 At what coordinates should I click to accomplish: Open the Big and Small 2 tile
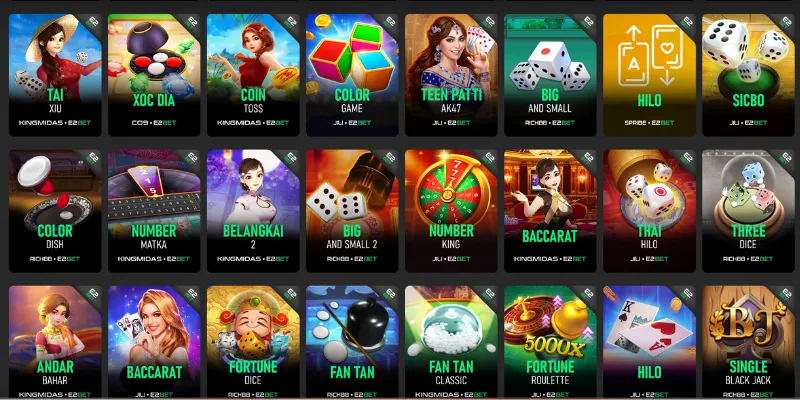(x=351, y=211)
